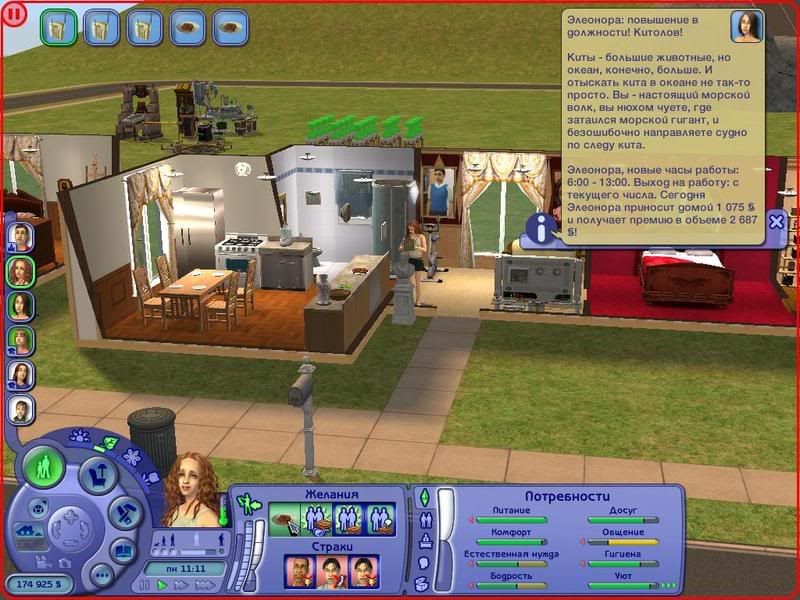The width and height of the screenshot is (800, 600).
Task: Open the options menu with three dots
Action: 101,575
